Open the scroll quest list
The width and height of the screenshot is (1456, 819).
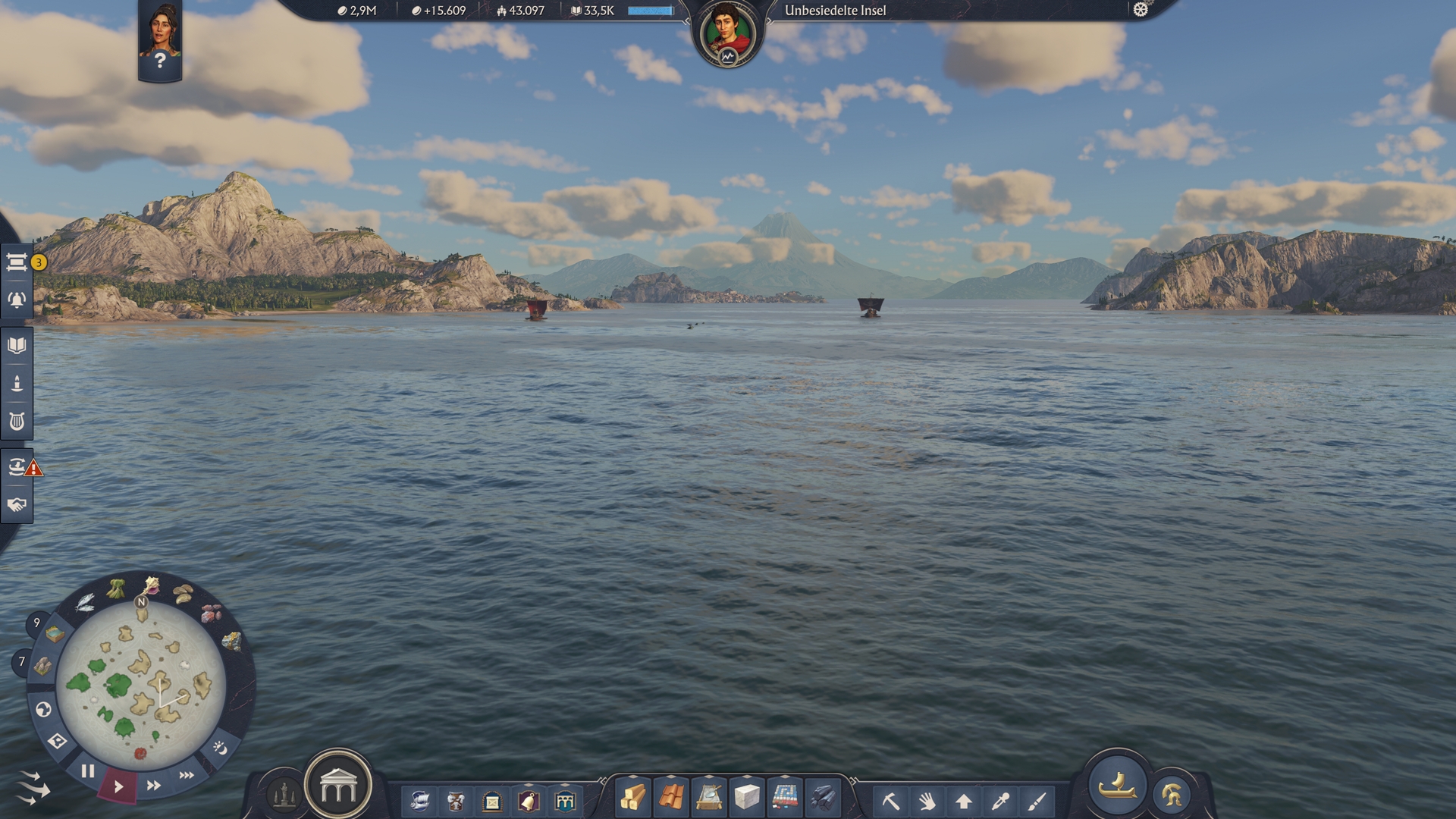point(17,262)
